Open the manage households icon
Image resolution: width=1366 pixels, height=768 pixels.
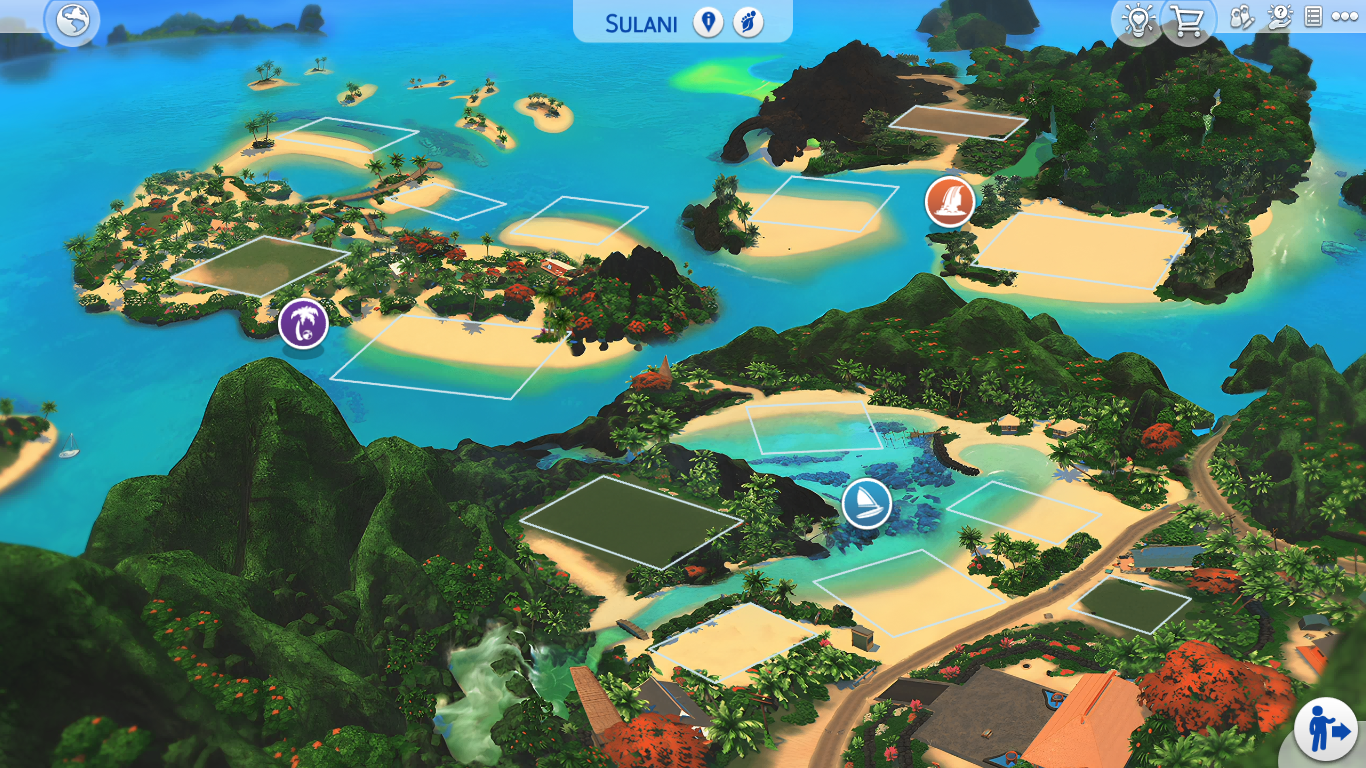coord(1242,17)
